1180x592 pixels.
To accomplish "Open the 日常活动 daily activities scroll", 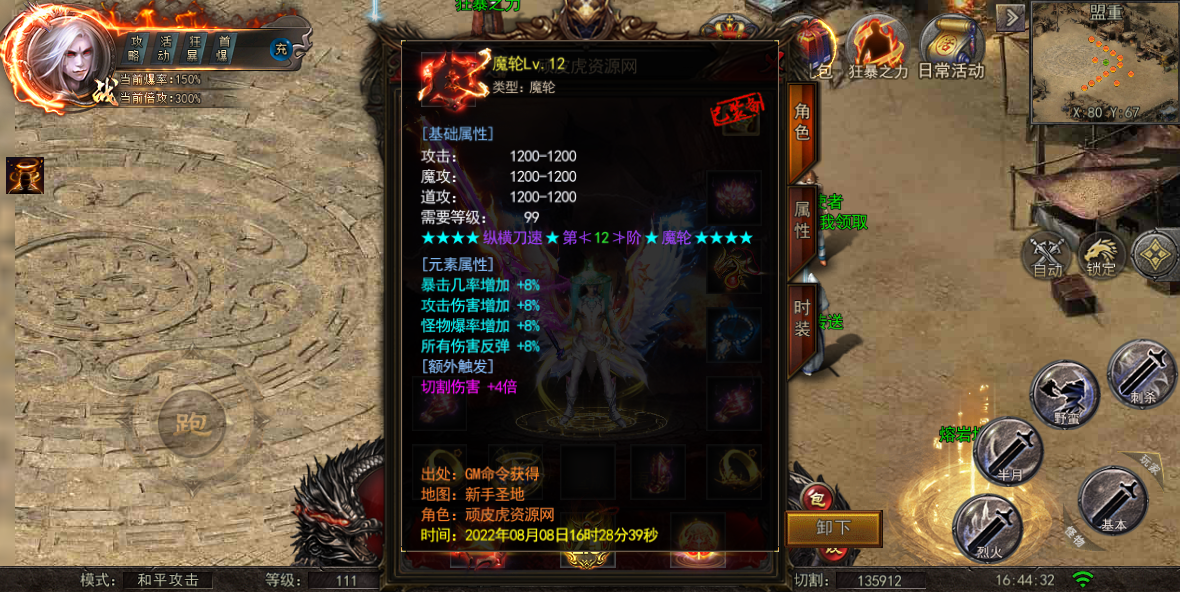I will point(950,48).
